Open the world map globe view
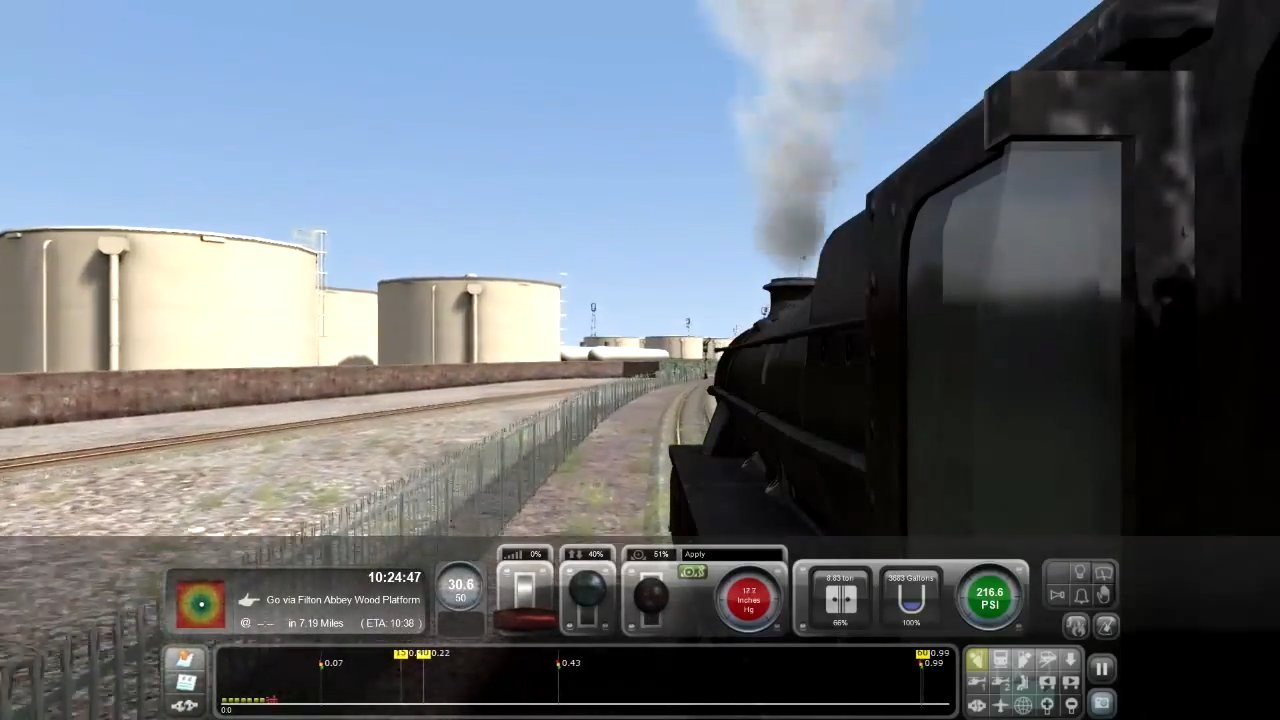Screen dimensions: 1280x720 coord(1023,705)
